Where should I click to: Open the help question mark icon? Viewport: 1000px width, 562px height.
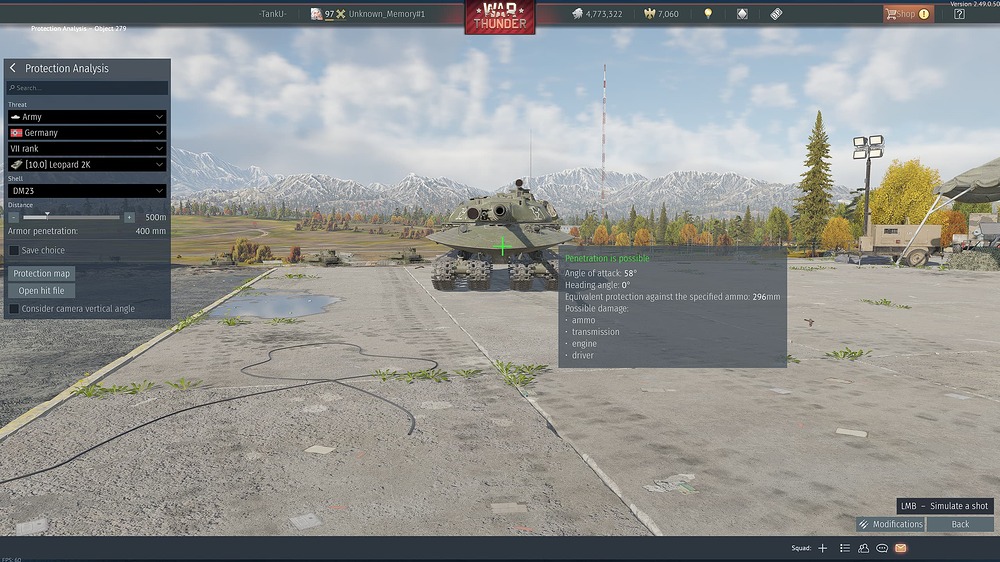pos(959,14)
